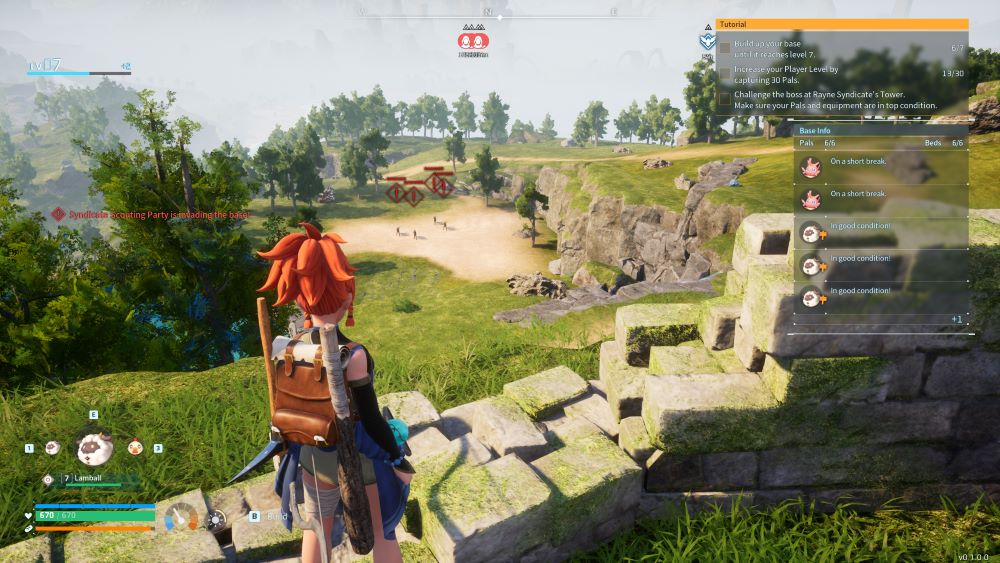The width and height of the screenshot is (1000, 563).
Task: Expand the '+1' extra base Pals indicator
Action: (x=956, y=319)
